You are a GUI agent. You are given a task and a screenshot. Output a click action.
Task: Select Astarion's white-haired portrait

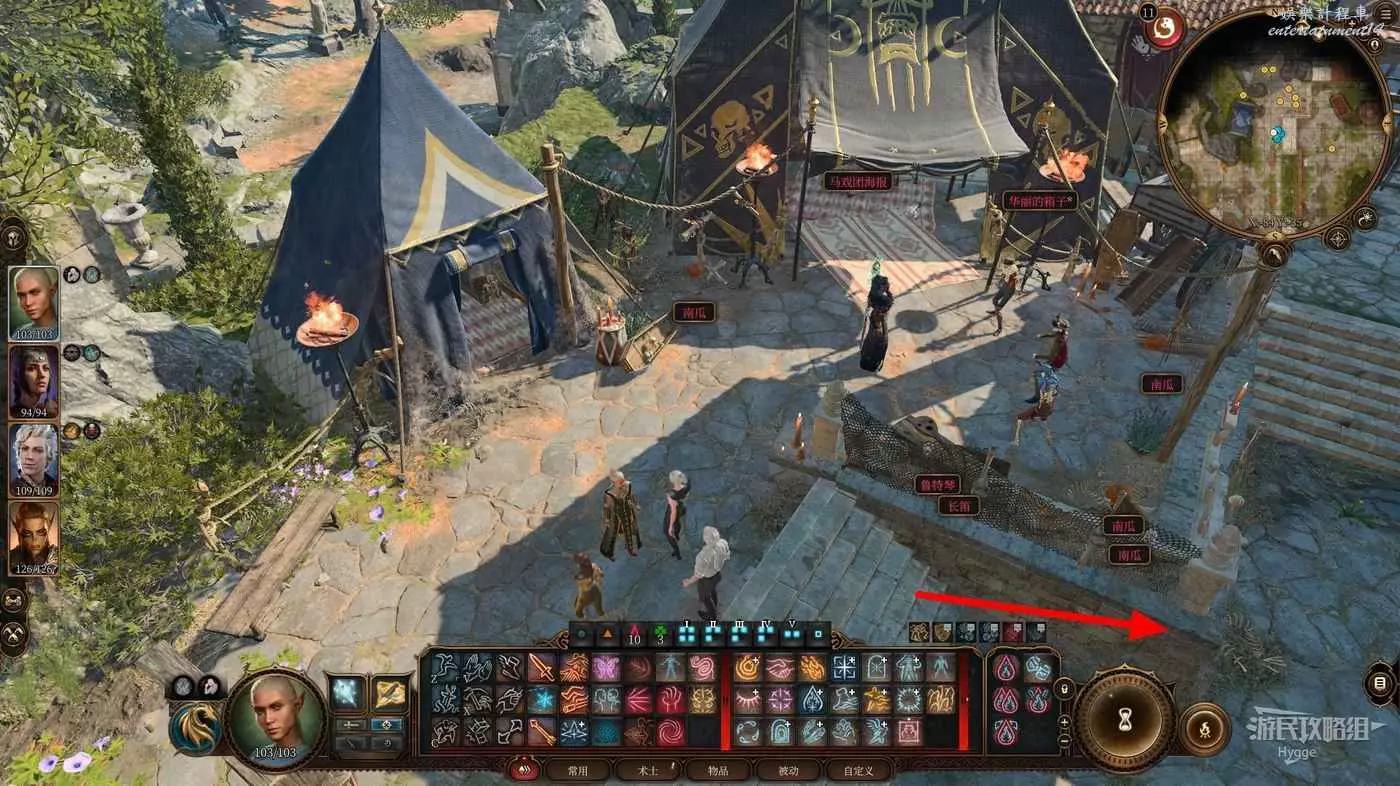(35, 460)
